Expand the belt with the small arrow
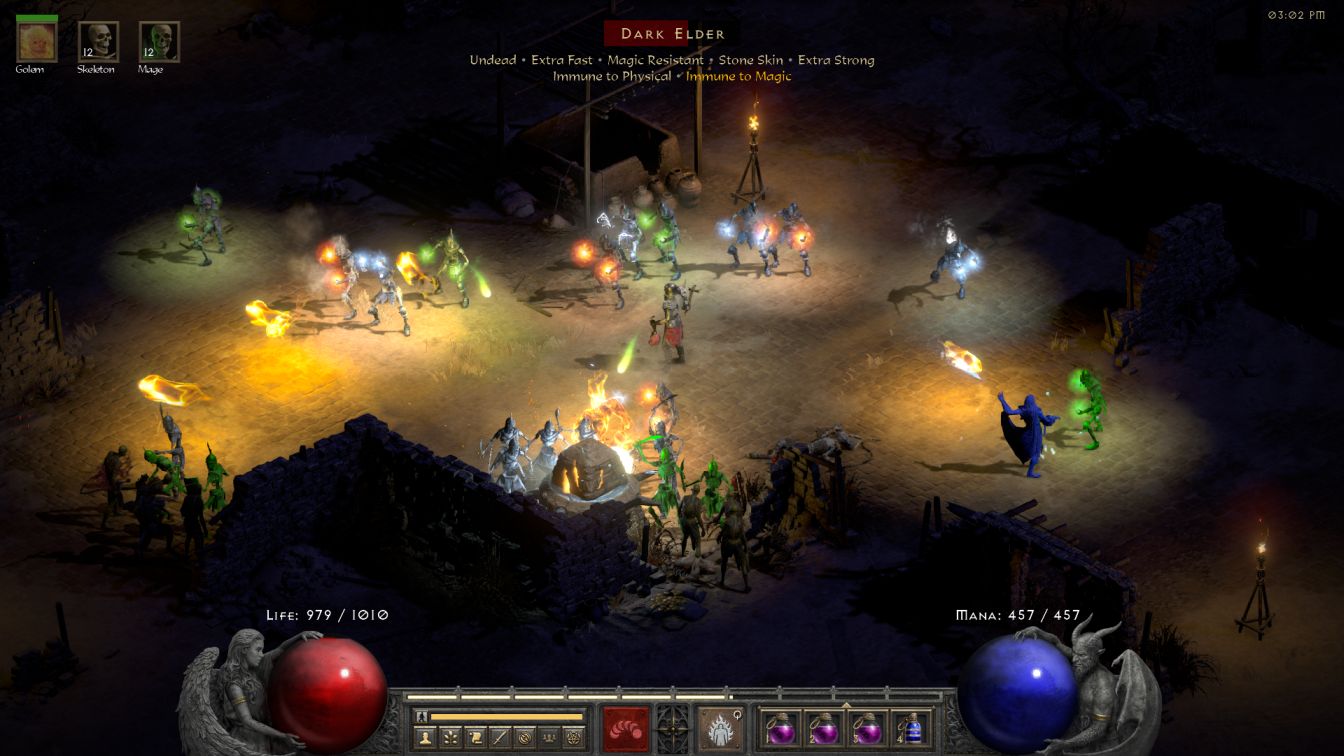The height and width of the screenshot is (756, 1344). (846, 704)
